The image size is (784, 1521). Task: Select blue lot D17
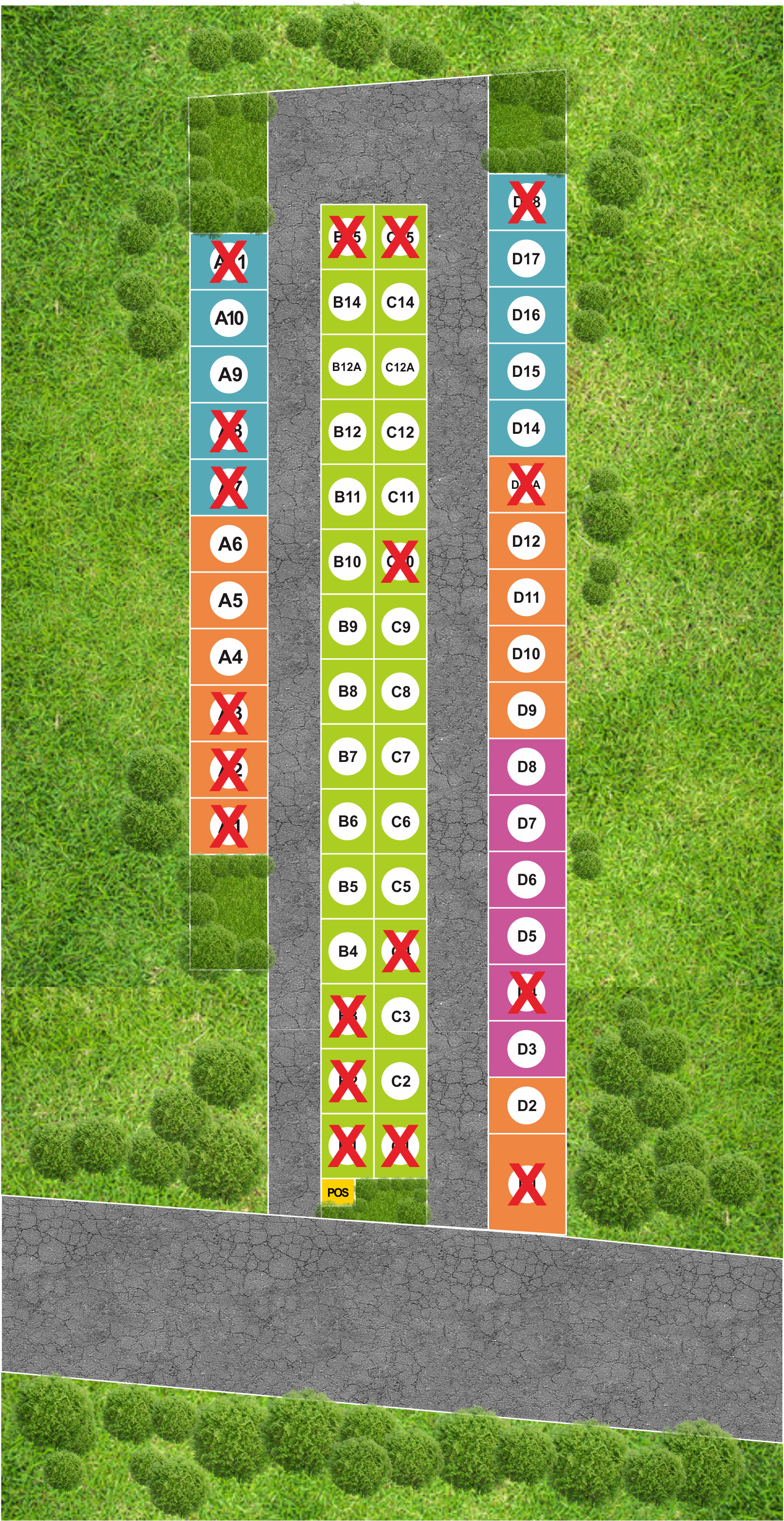point(526,259)
